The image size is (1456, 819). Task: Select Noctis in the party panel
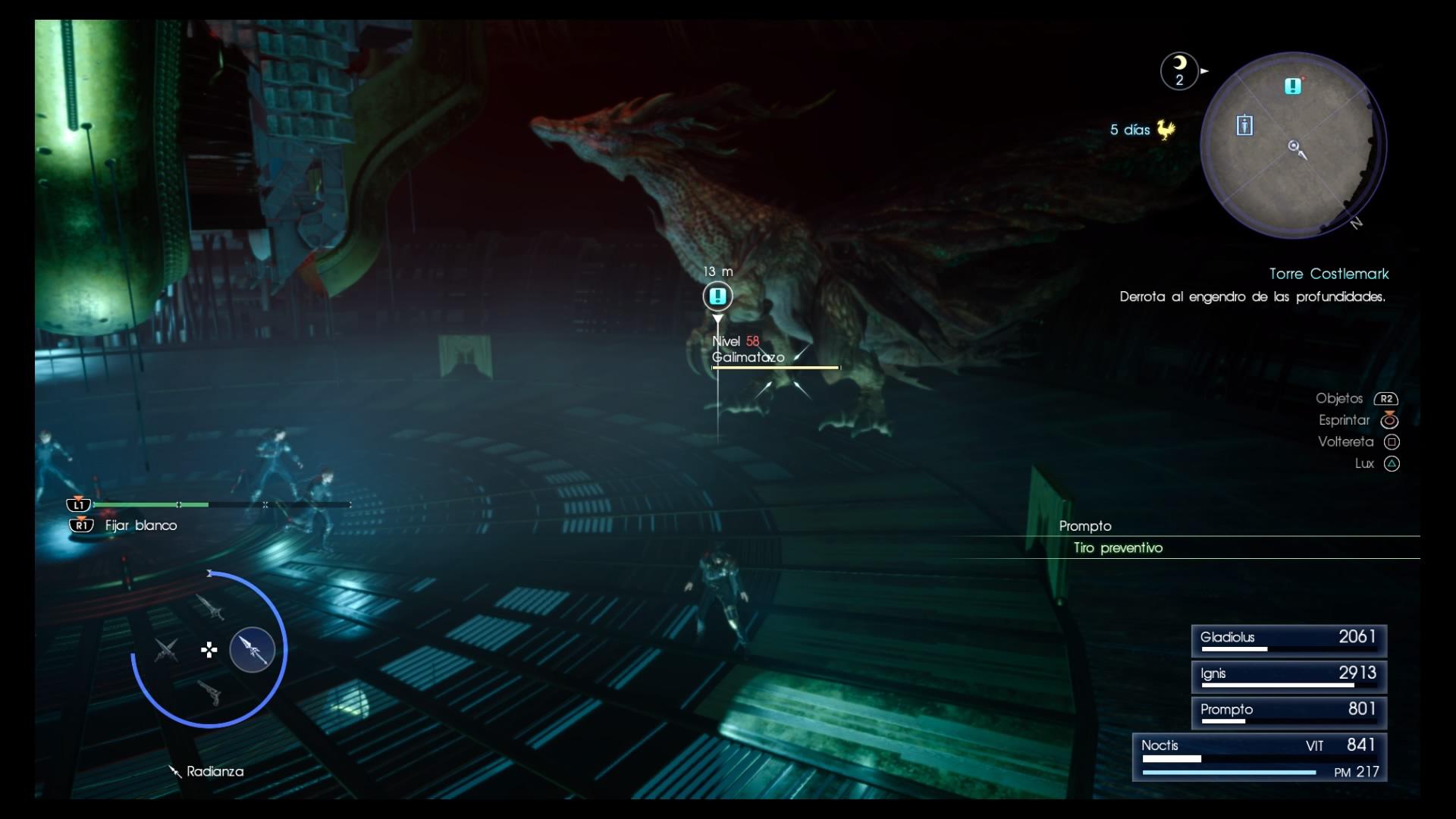pos(1260,756)
